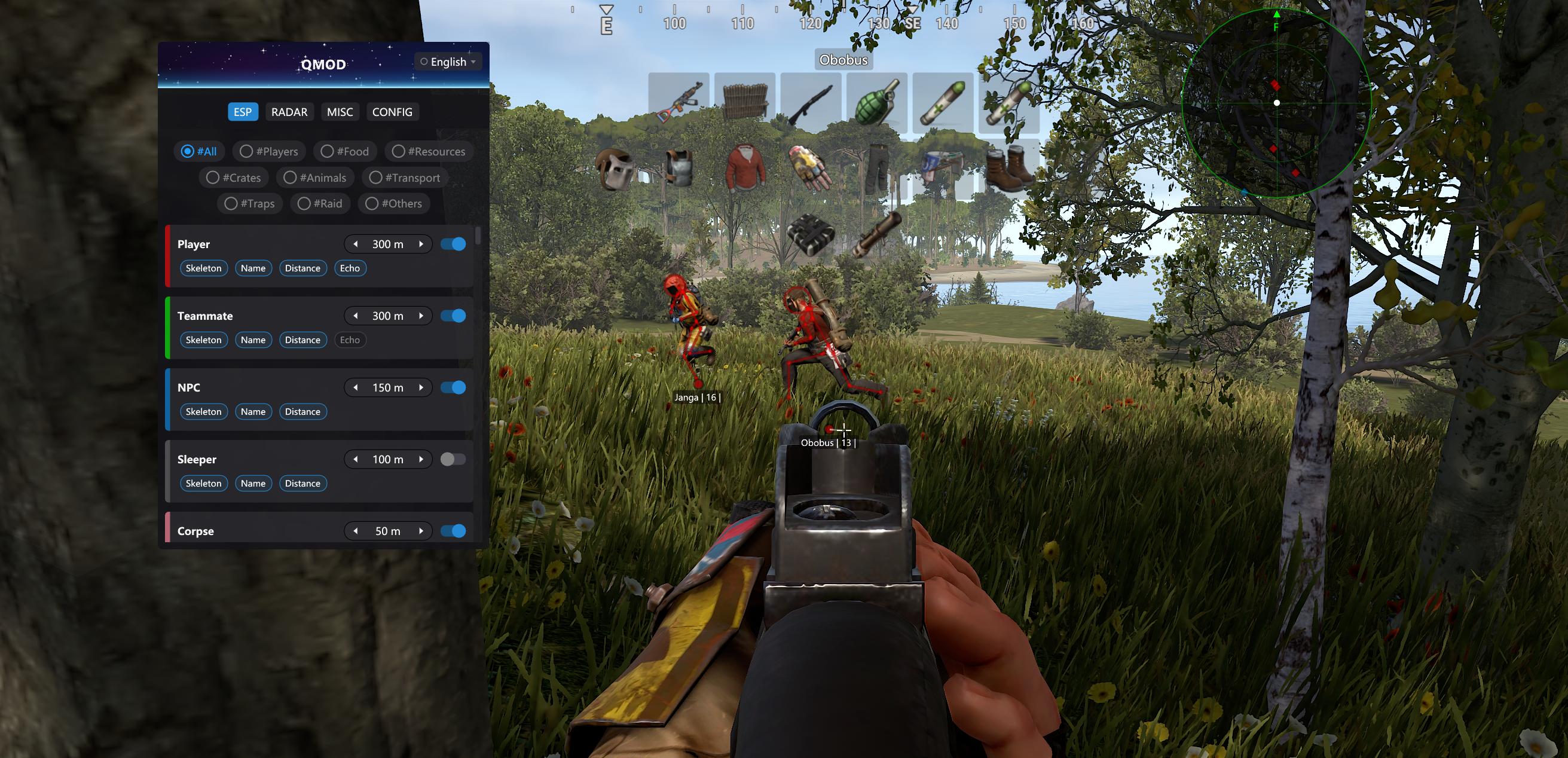Filter by #Crates
This screenshot has width=1568, height=758.
coord(233,178)
